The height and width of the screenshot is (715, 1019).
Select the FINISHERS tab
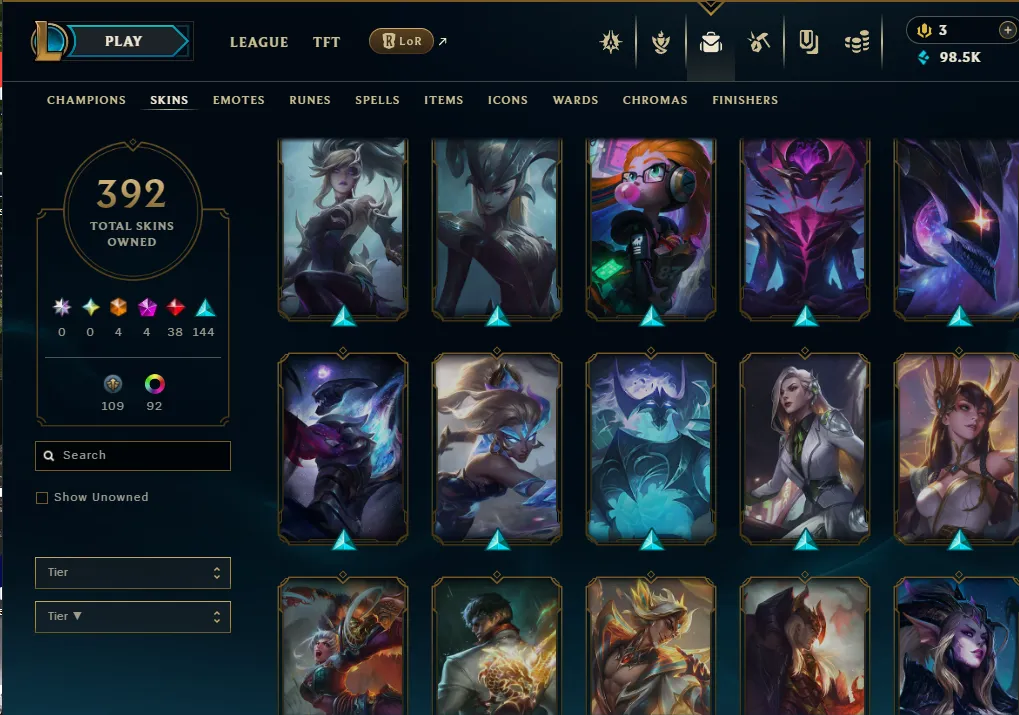[745, 100]
